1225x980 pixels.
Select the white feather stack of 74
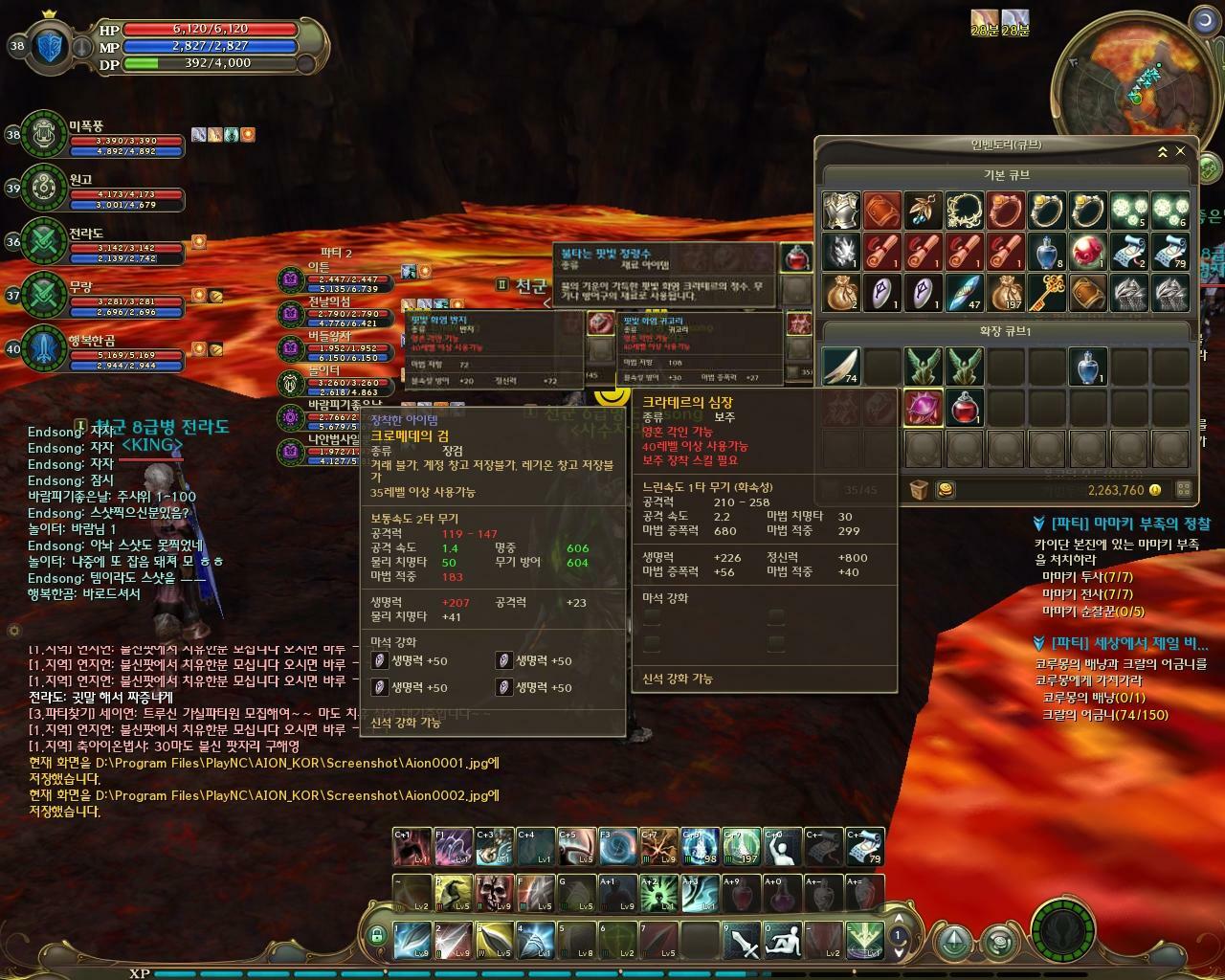840,366
